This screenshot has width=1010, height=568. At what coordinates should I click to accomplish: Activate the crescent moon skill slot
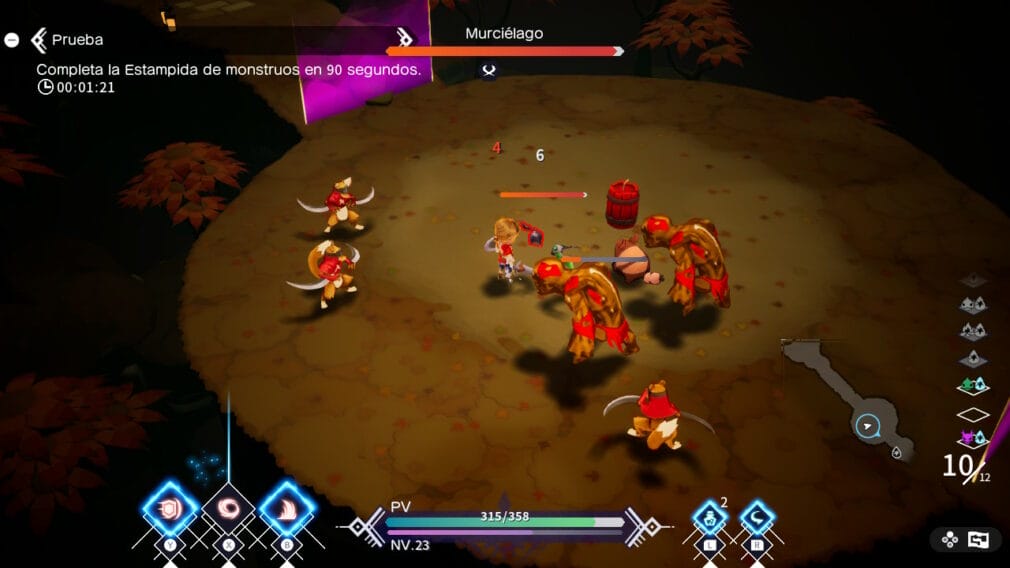click(757, 519)
